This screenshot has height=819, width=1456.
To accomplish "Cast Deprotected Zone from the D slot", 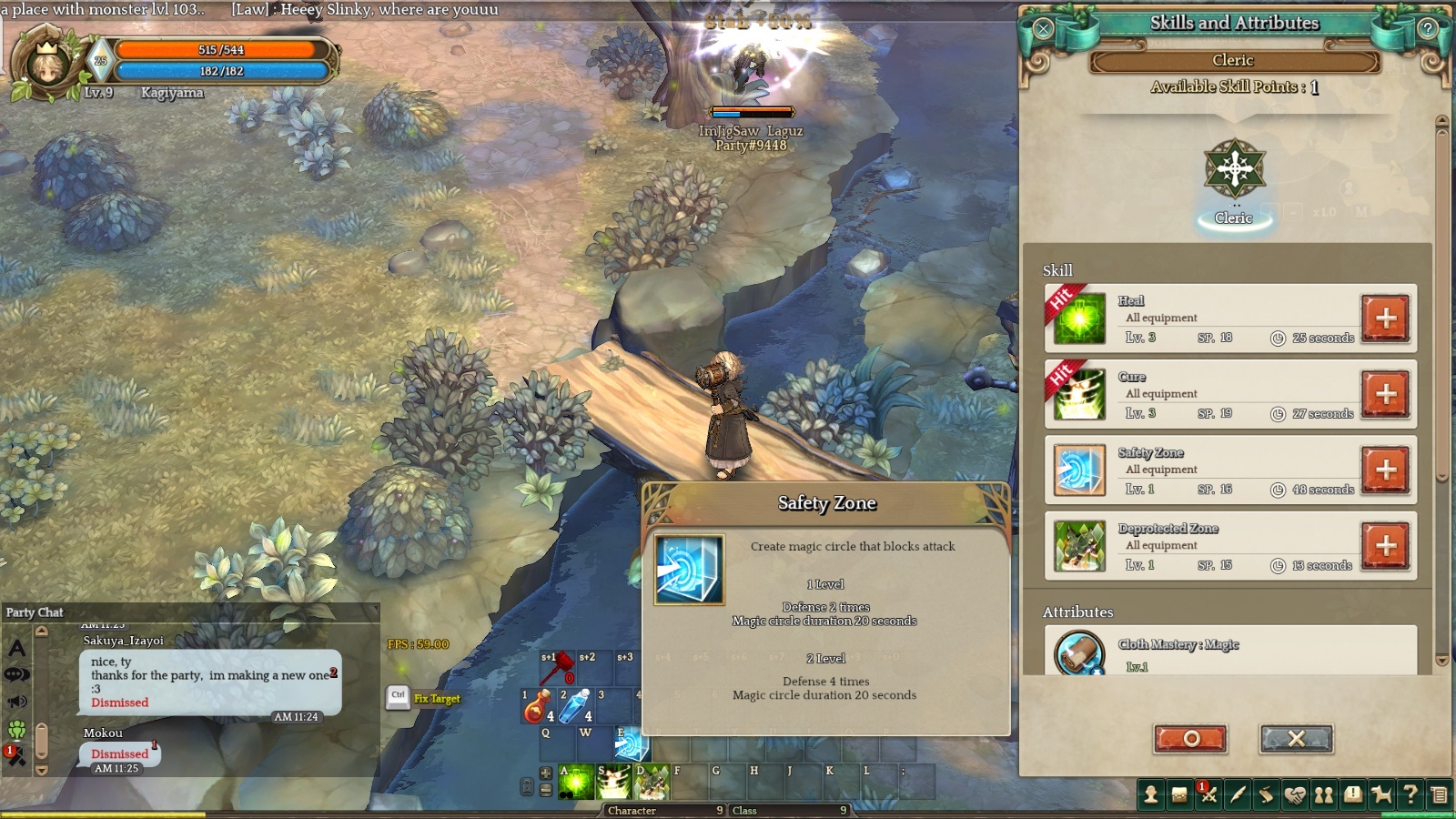I will click(652, 782).
